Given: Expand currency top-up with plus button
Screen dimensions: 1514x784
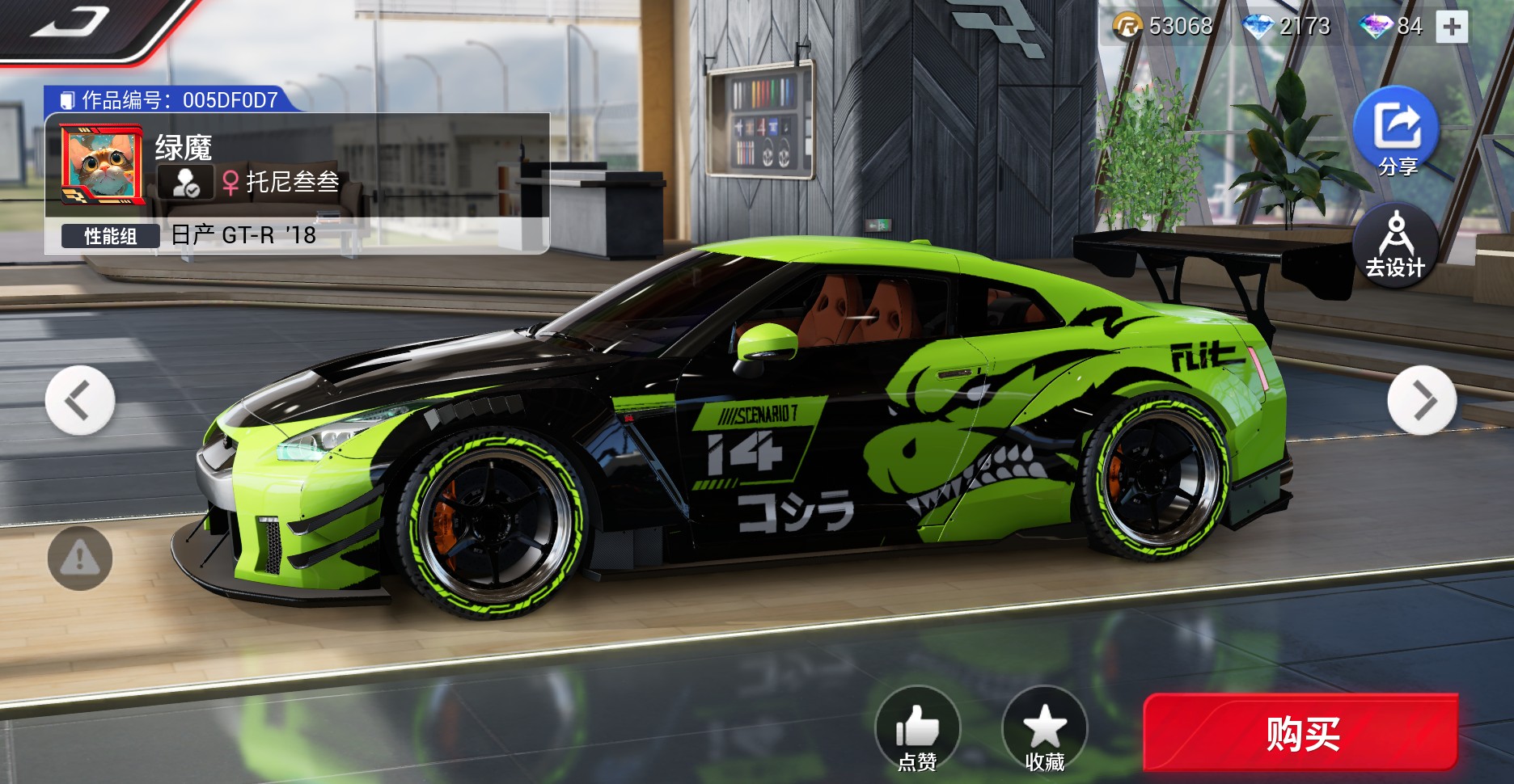Looking at the screenshot, I should pyautogui.click(x=1453, y=25).
